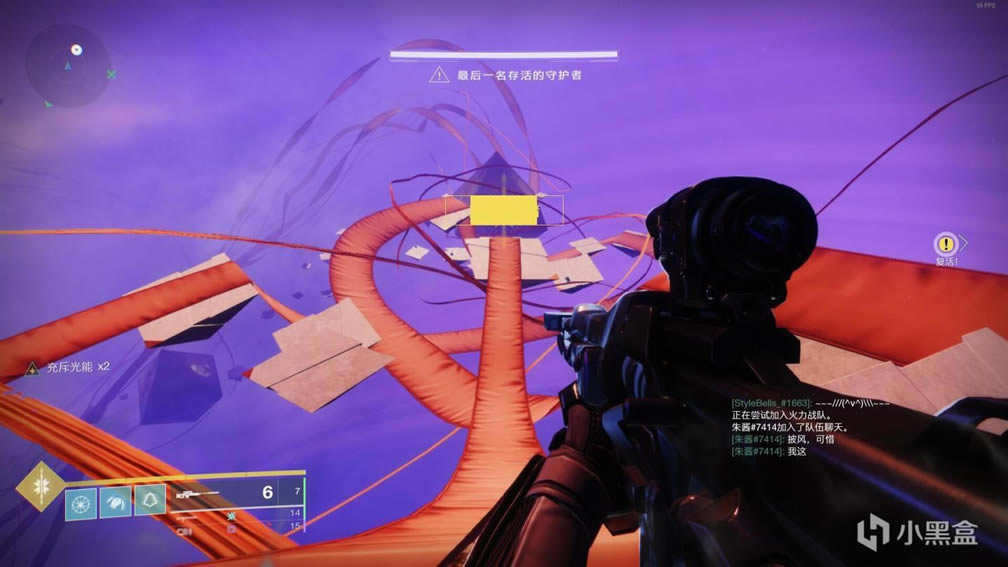This screenshot has height=567, width=1008.
Task: Activate the golden Super ability diamond
Action: [41, 486]
